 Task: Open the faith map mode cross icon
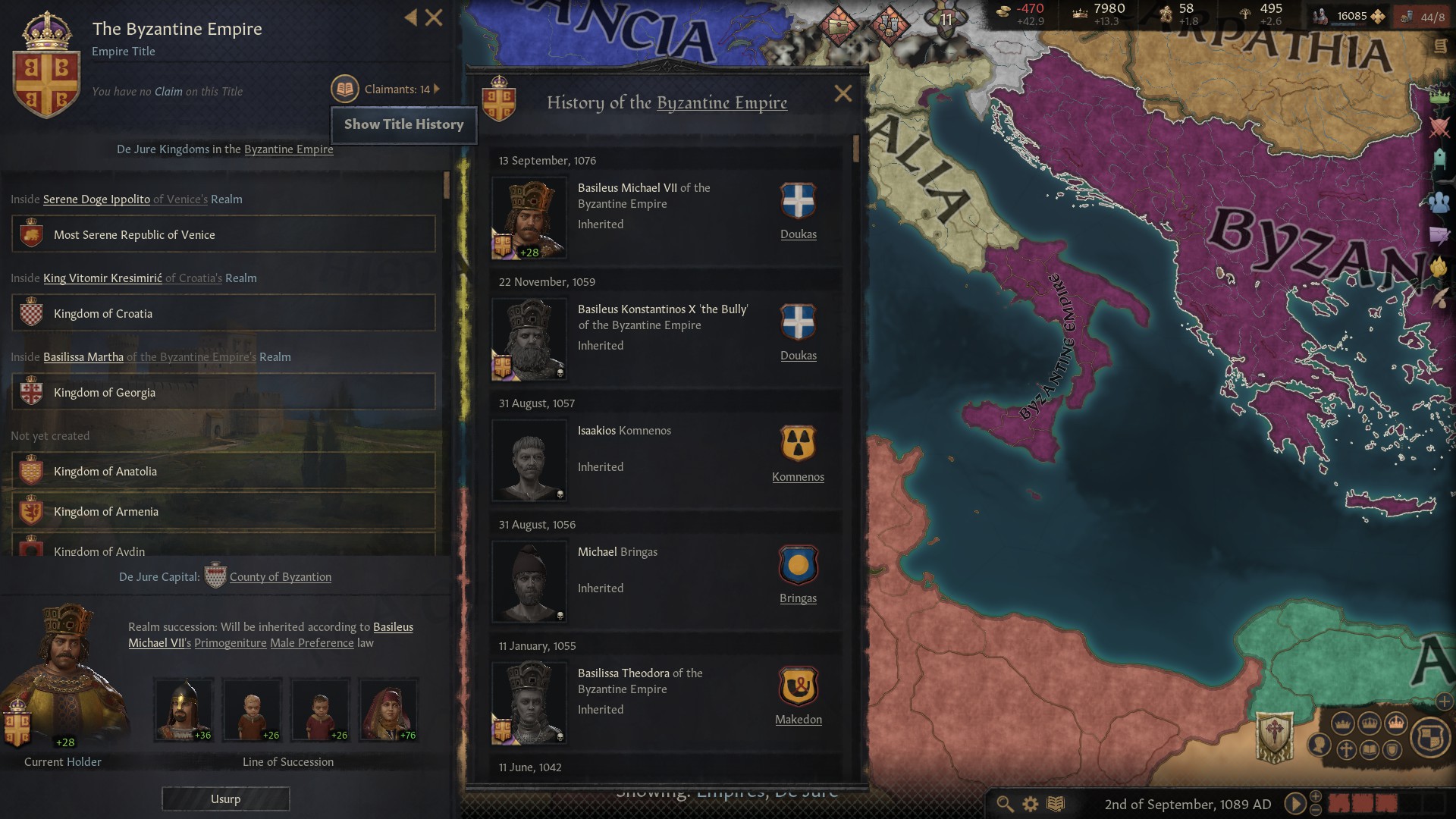click(x=1347, y=749)
